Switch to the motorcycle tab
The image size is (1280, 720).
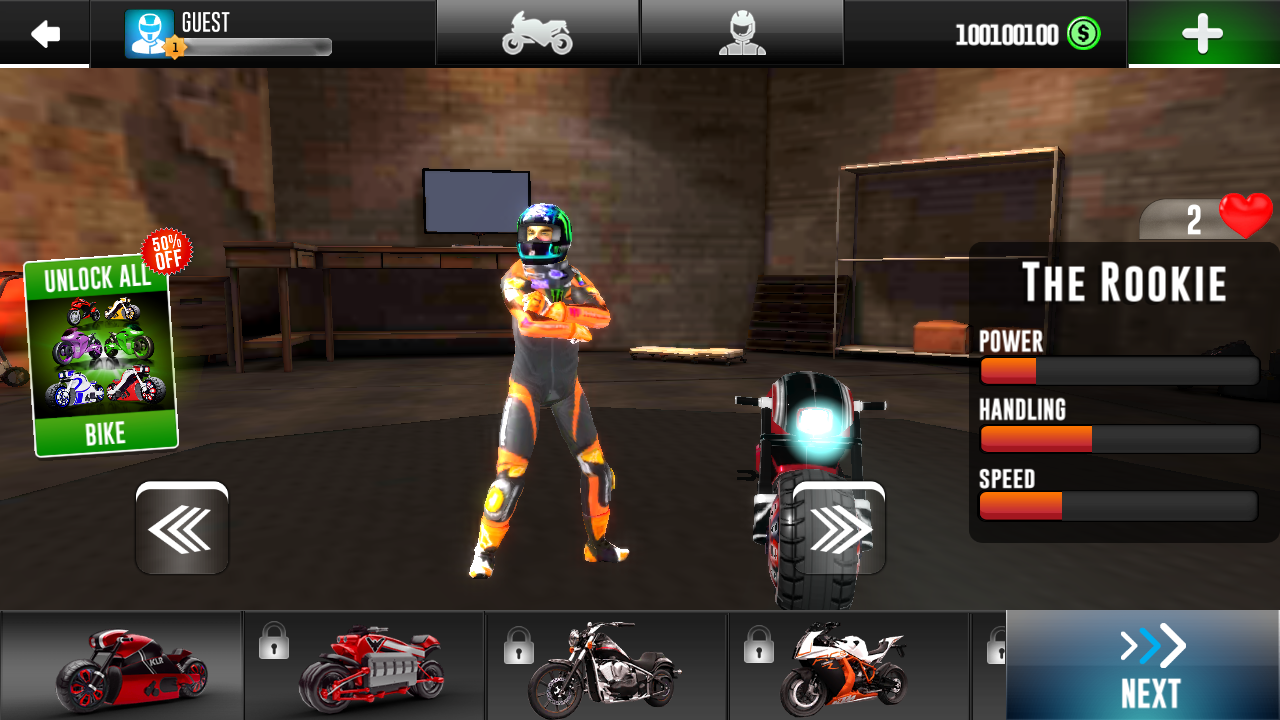click(537, 34)
